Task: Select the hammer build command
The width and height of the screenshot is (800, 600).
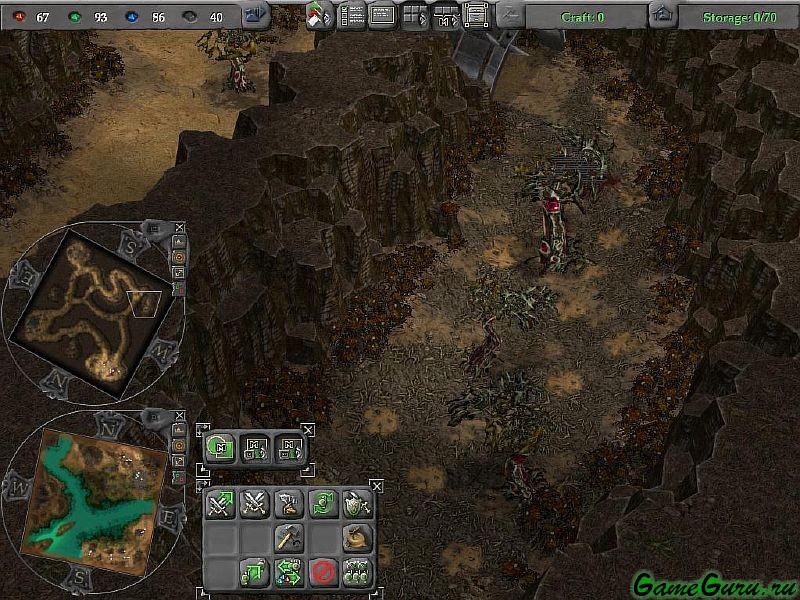Action: click(288, 538)
